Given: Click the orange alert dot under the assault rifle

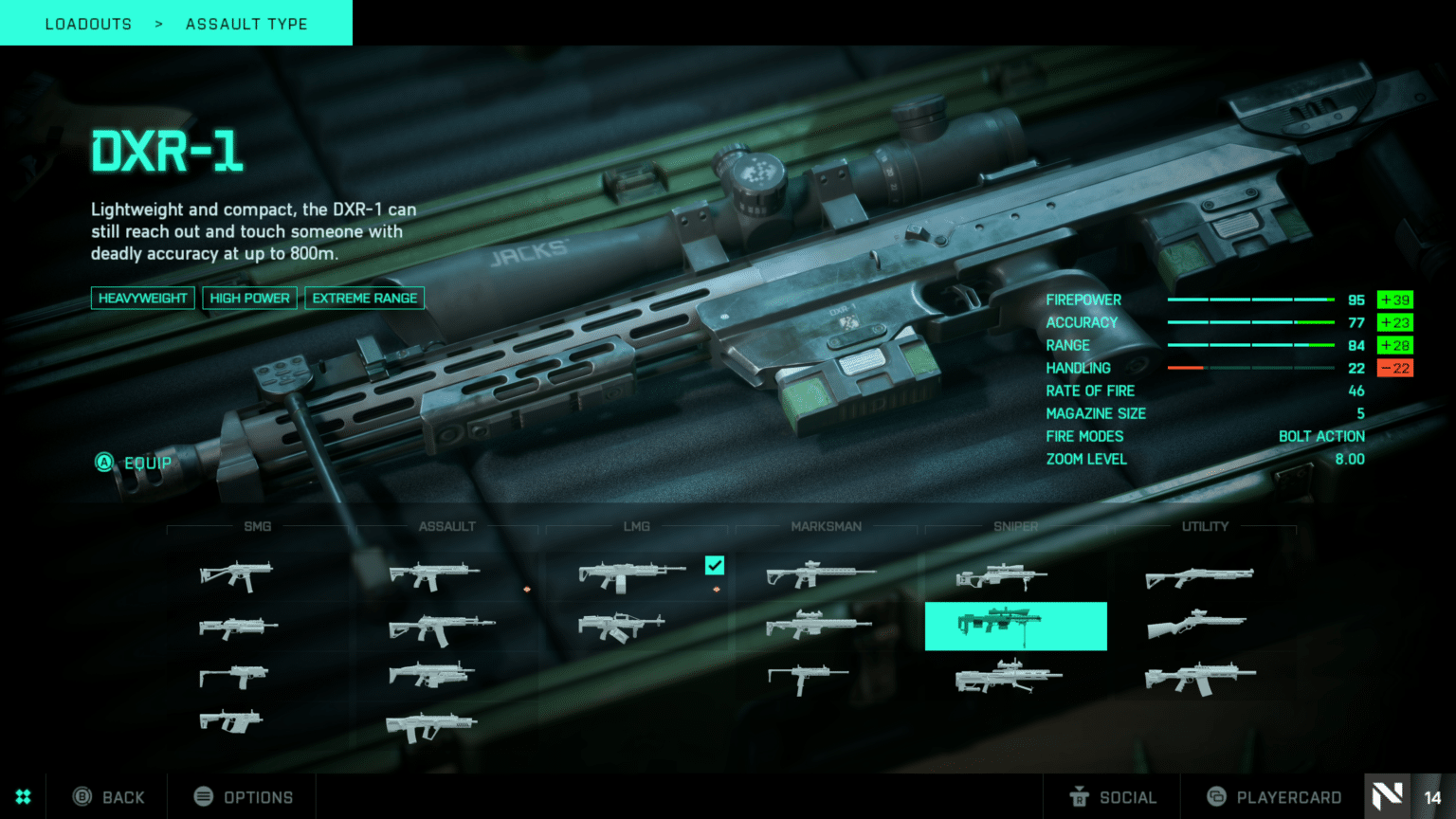Looking at the screenshot, I should click(528, 588).
